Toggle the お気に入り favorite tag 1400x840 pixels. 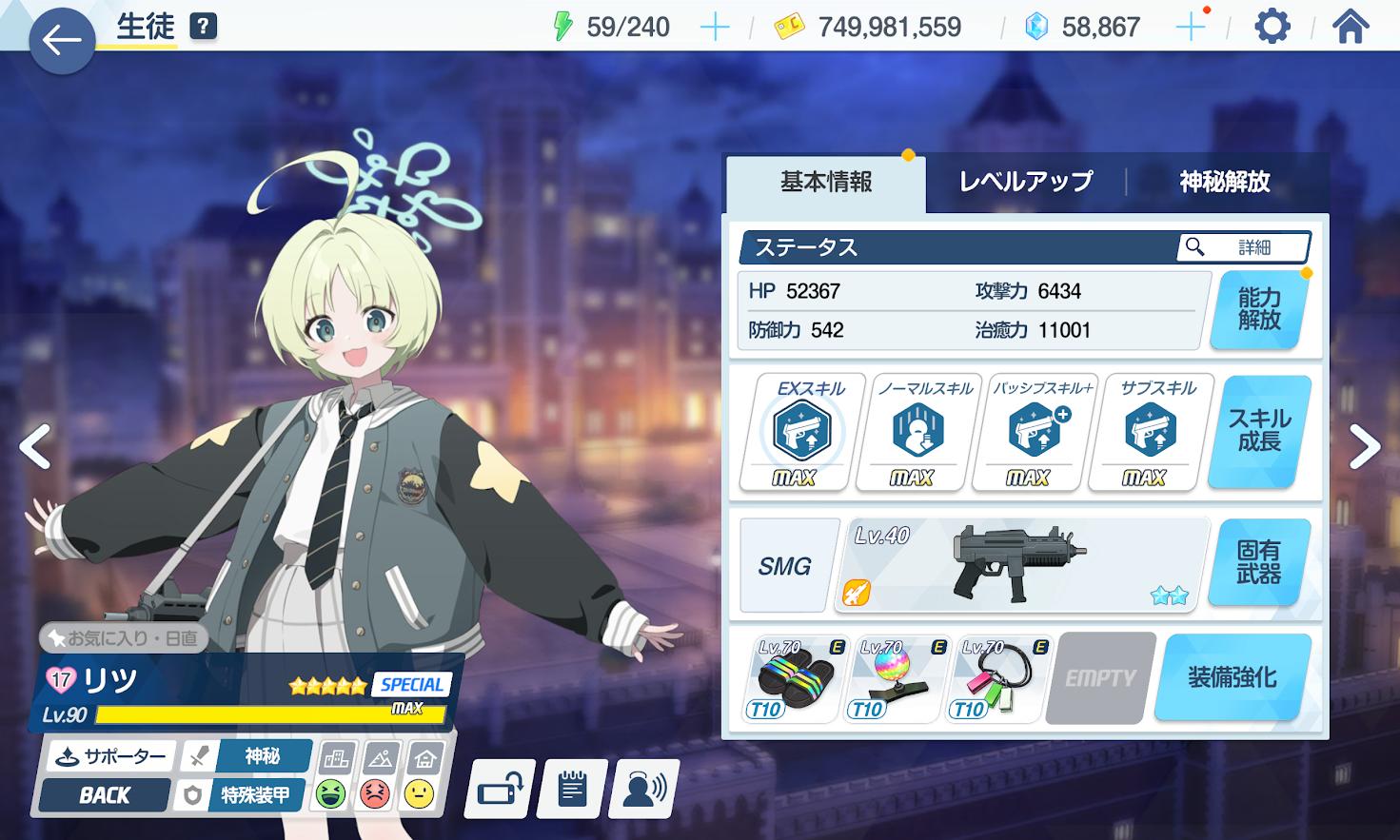click(x=124, y=638)
